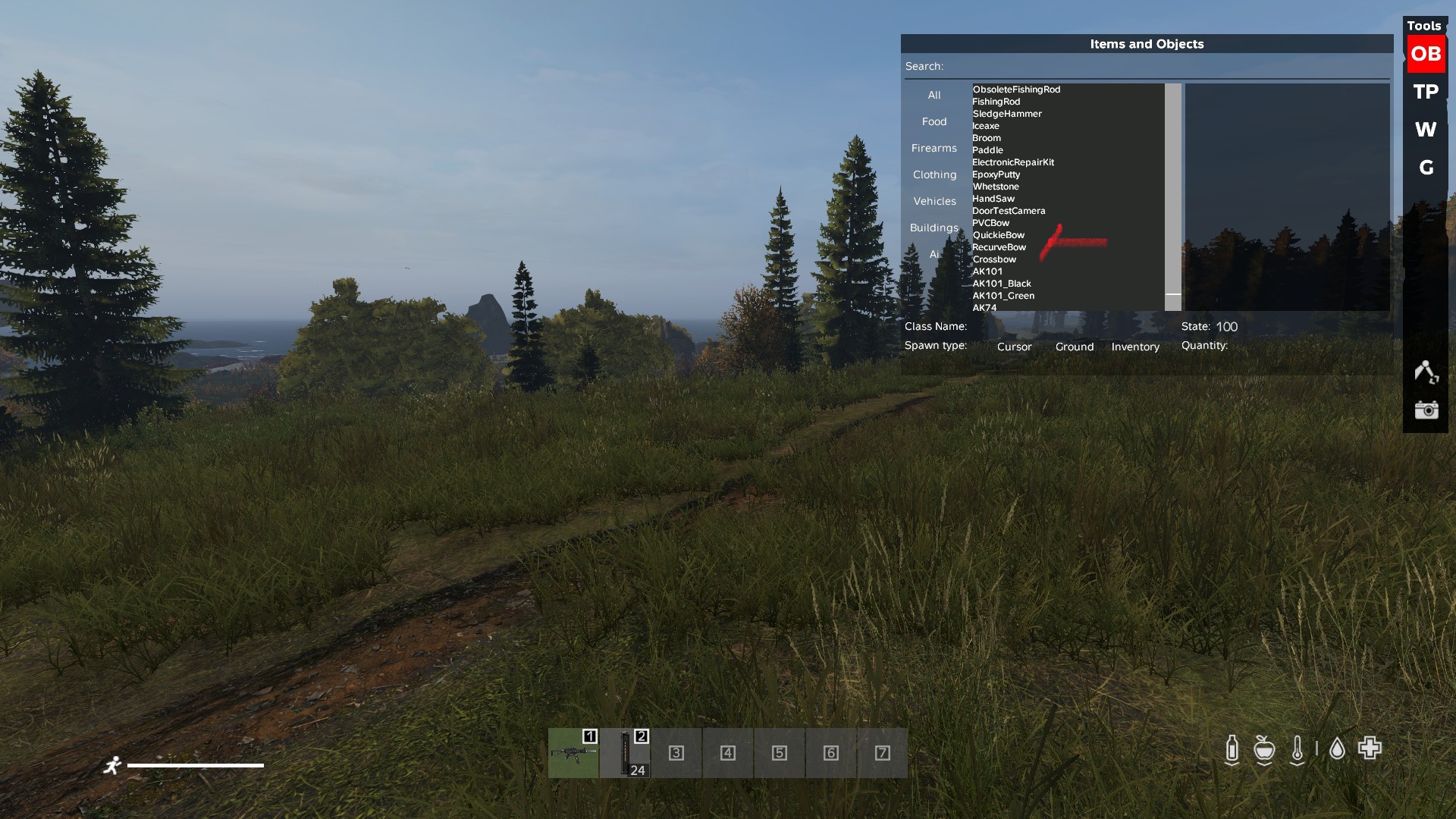Open the TP teleport tool
Viewport: 1456px width, 819px height.
click(x=1425, y=92)
